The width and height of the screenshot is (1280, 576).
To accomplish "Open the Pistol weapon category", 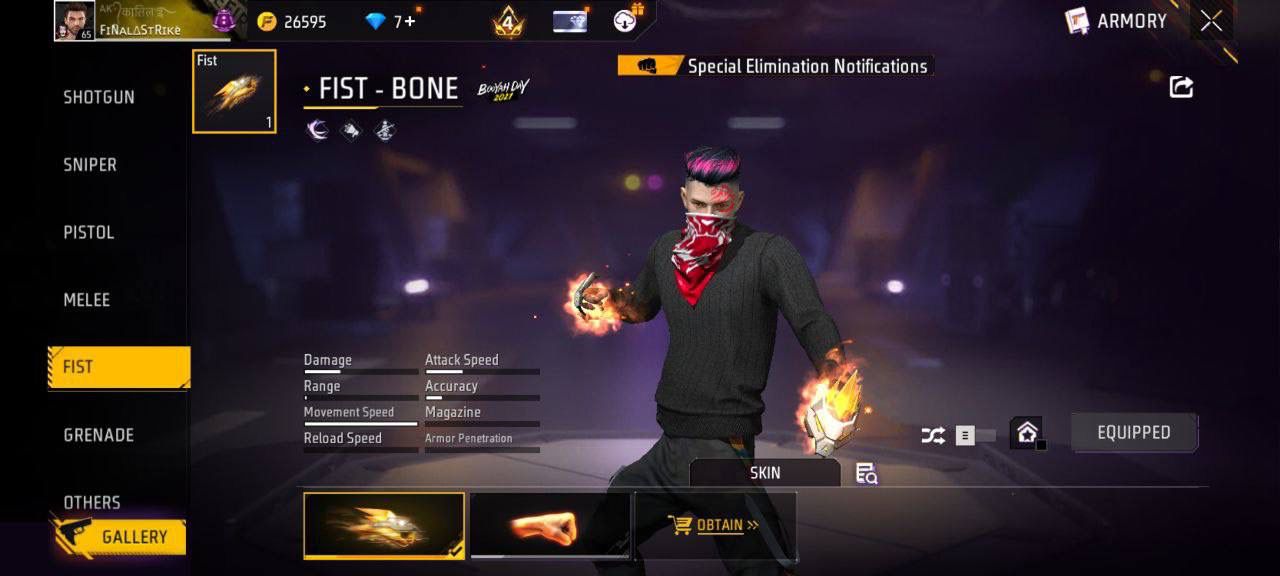I will coord(89,232).
